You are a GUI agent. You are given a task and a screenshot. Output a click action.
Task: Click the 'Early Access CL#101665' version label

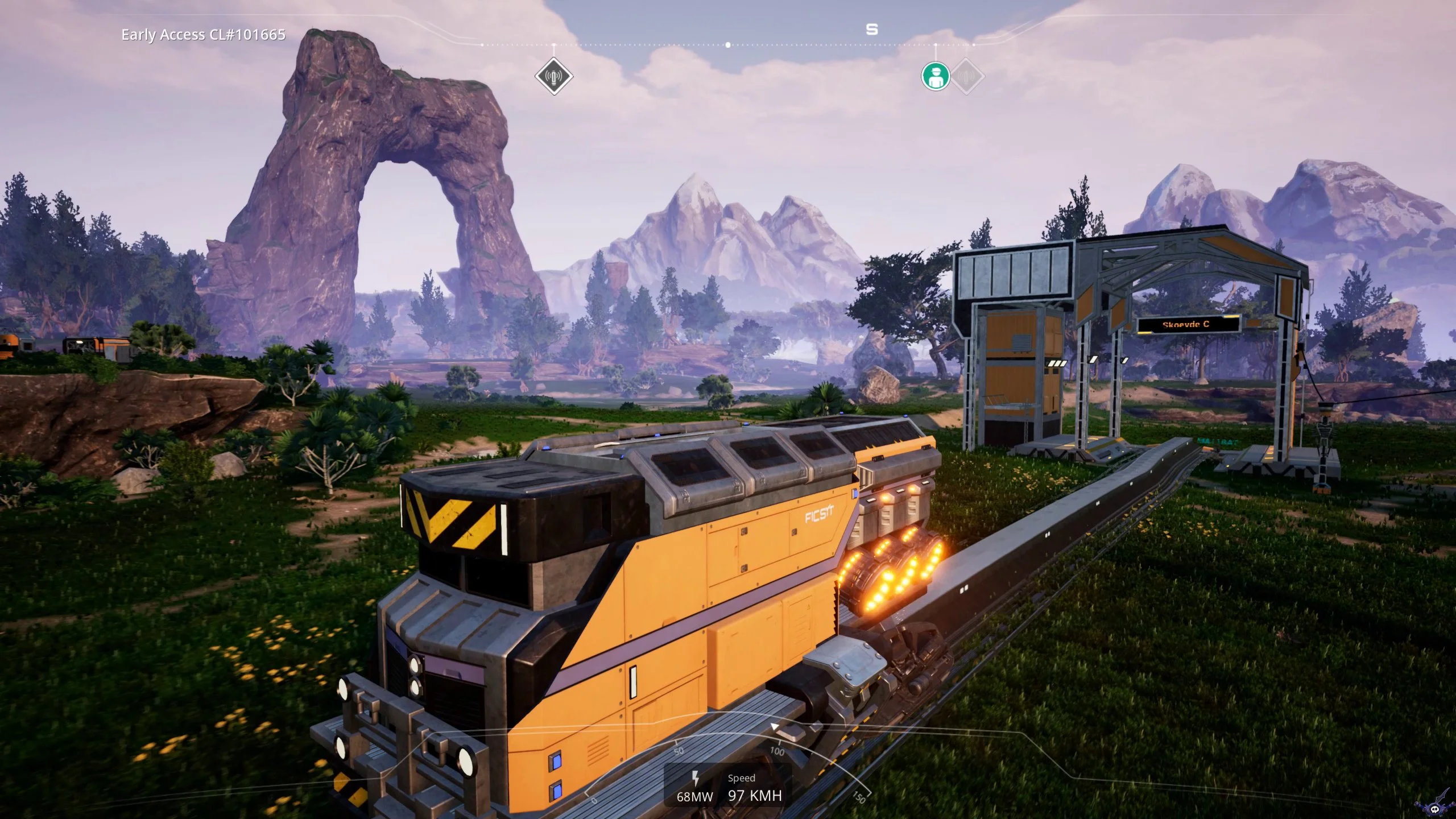pos(203,35)
